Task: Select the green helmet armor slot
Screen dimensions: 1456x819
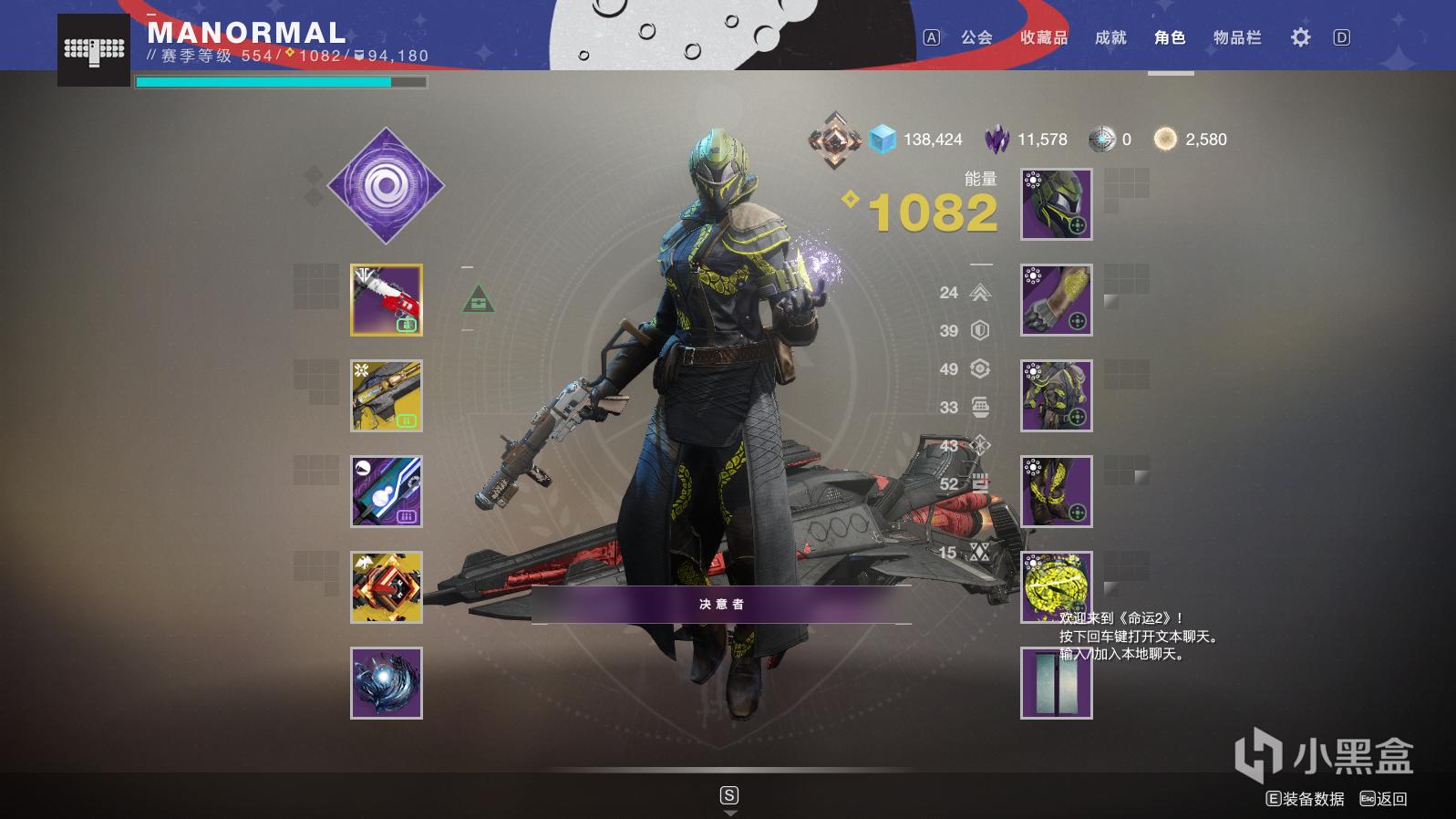Action: tap(1057, 204)
